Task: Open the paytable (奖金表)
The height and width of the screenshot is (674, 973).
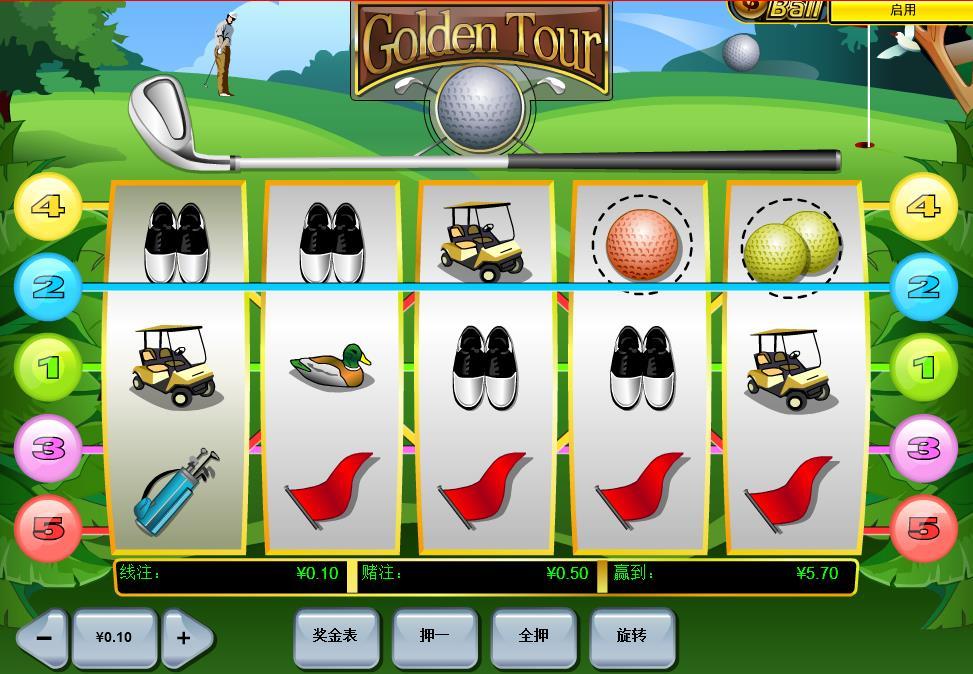Action: pos(335,636)
